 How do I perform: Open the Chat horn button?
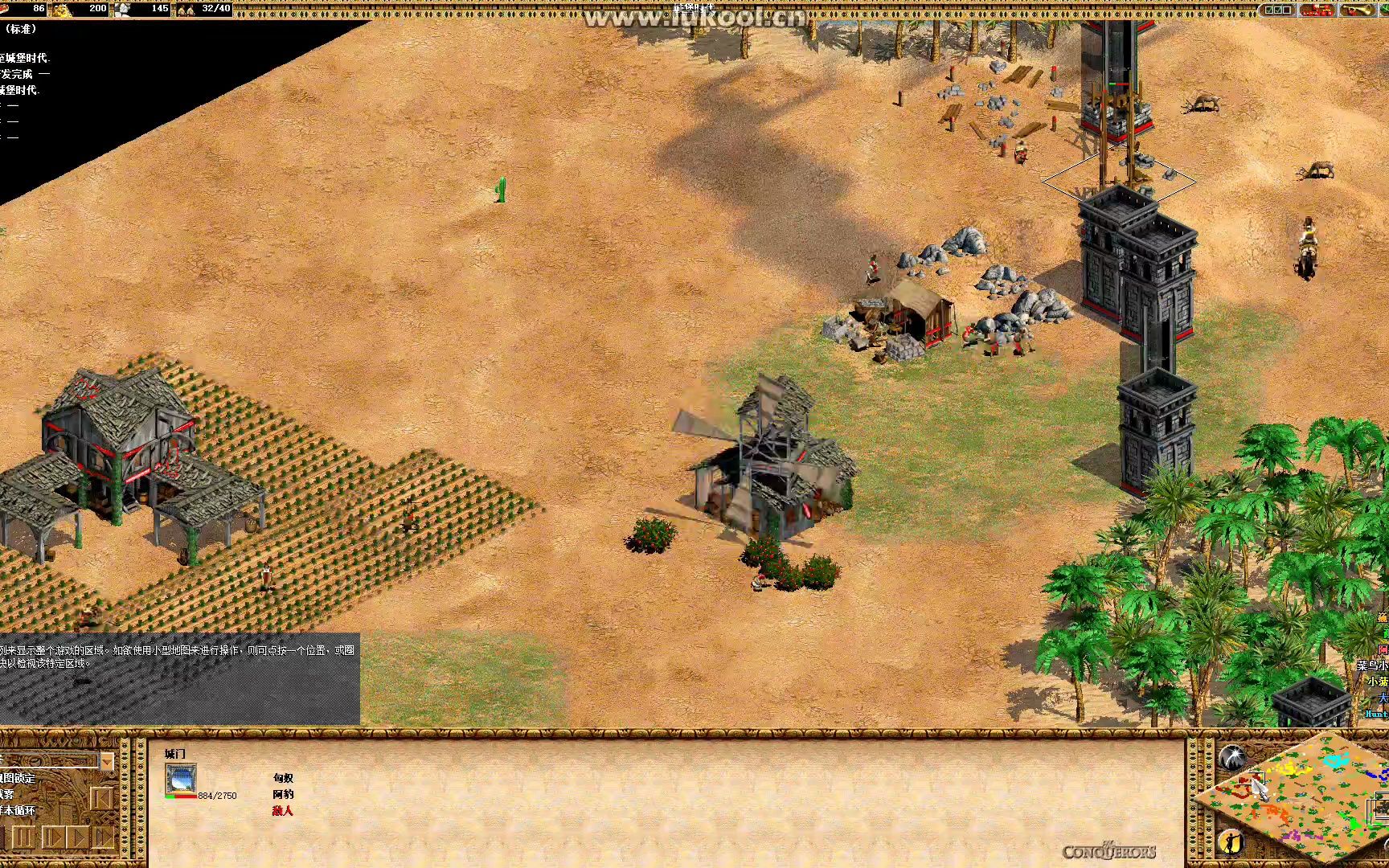coord(1357,10)
